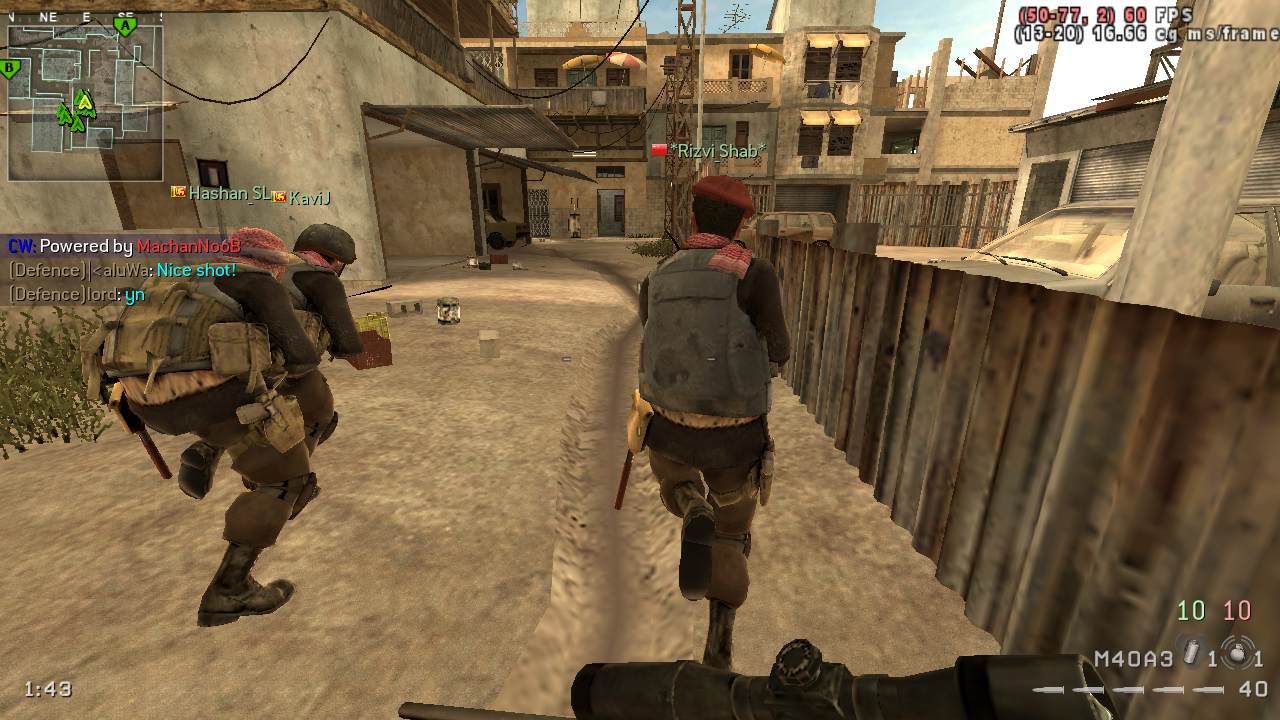Viewport: 1280px width, 720px height.
Task: Select bomb site B marker on minimap
Action: click(x=11, y=69)
